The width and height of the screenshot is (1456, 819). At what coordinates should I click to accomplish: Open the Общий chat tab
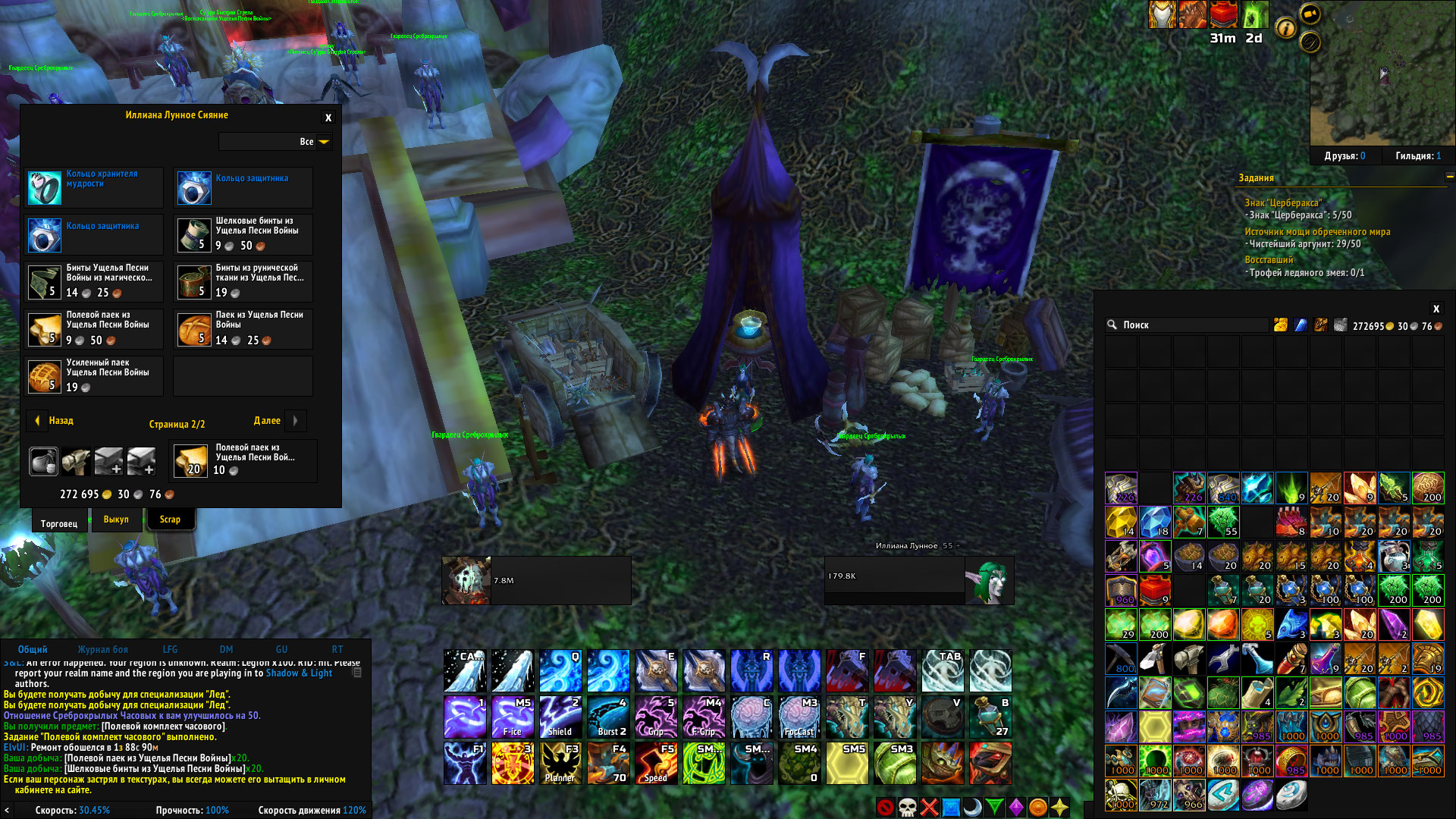click(x=33, y=650)
